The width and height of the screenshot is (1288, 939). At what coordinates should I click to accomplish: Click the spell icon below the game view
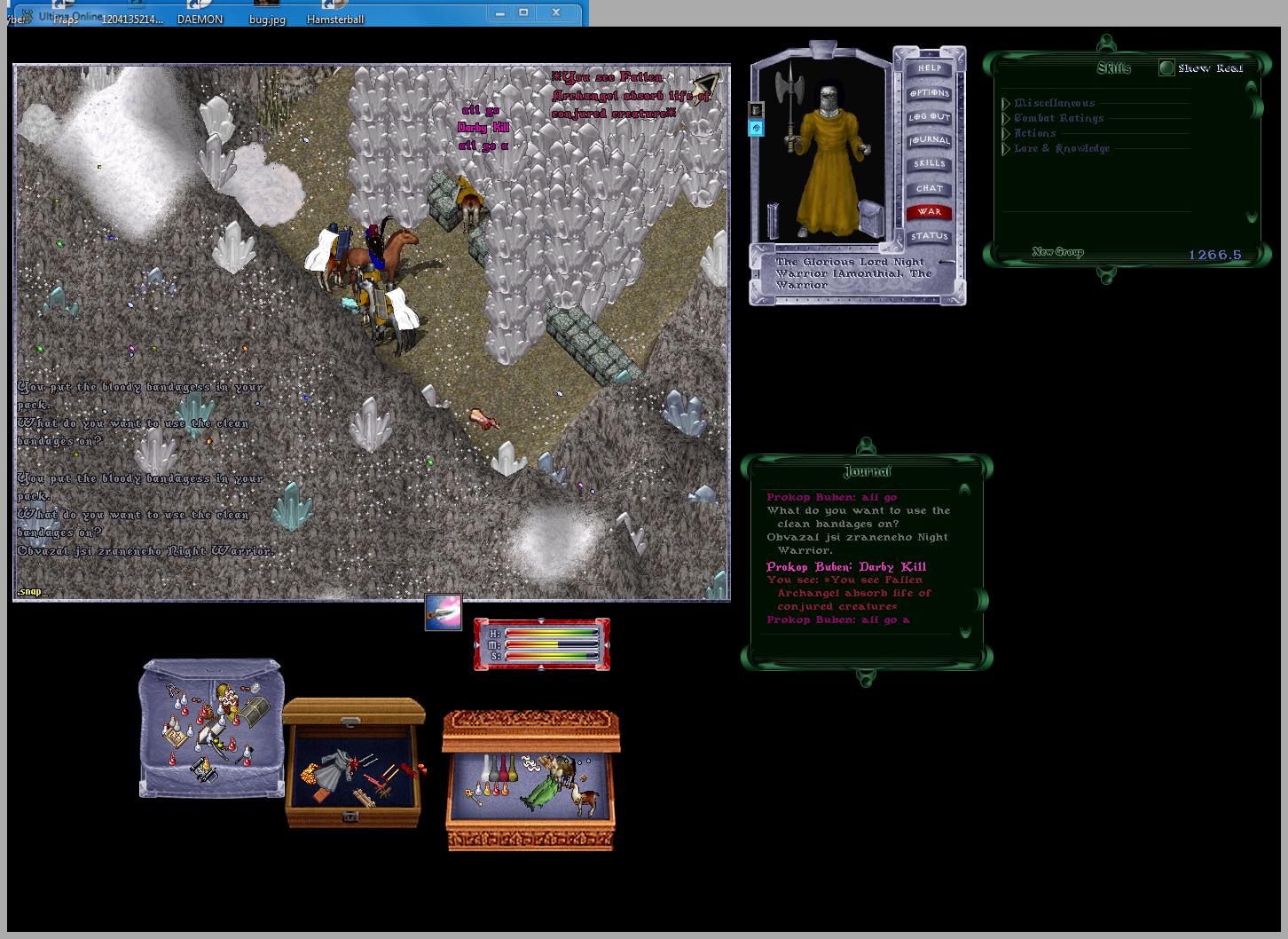point(443,612)
